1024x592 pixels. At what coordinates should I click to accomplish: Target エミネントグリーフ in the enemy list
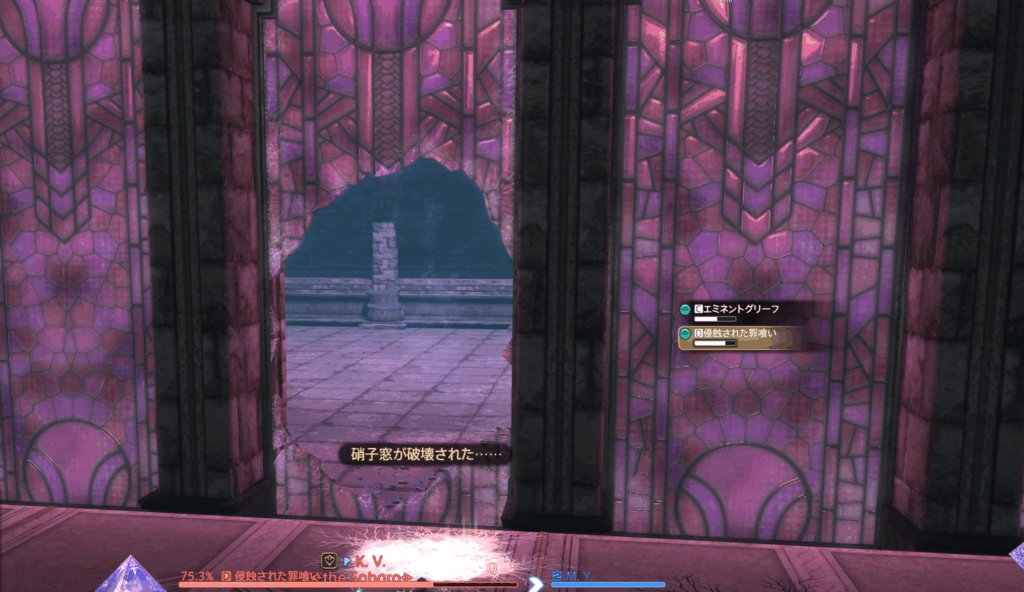[742, 312]
